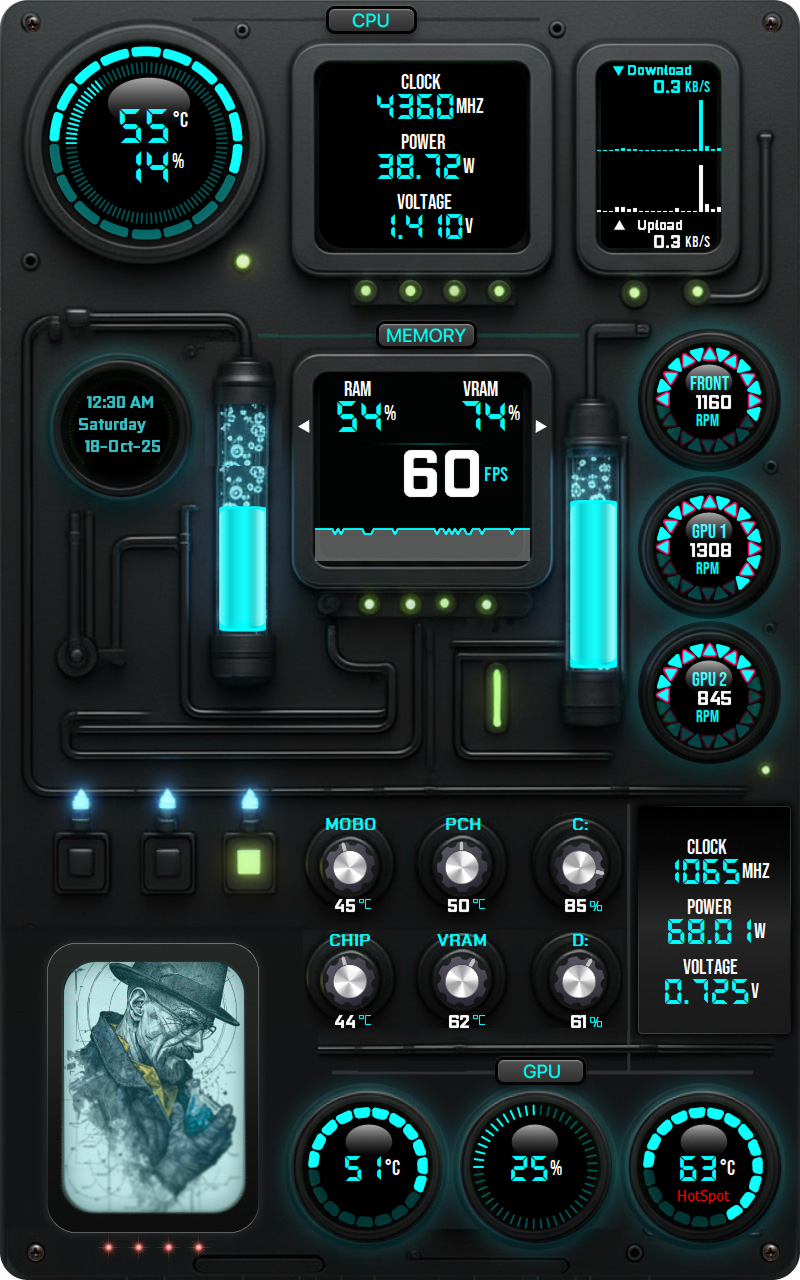The image size is (800, 1280).
Task: Open the MEMORY label panel
Action: click(426, 335)
